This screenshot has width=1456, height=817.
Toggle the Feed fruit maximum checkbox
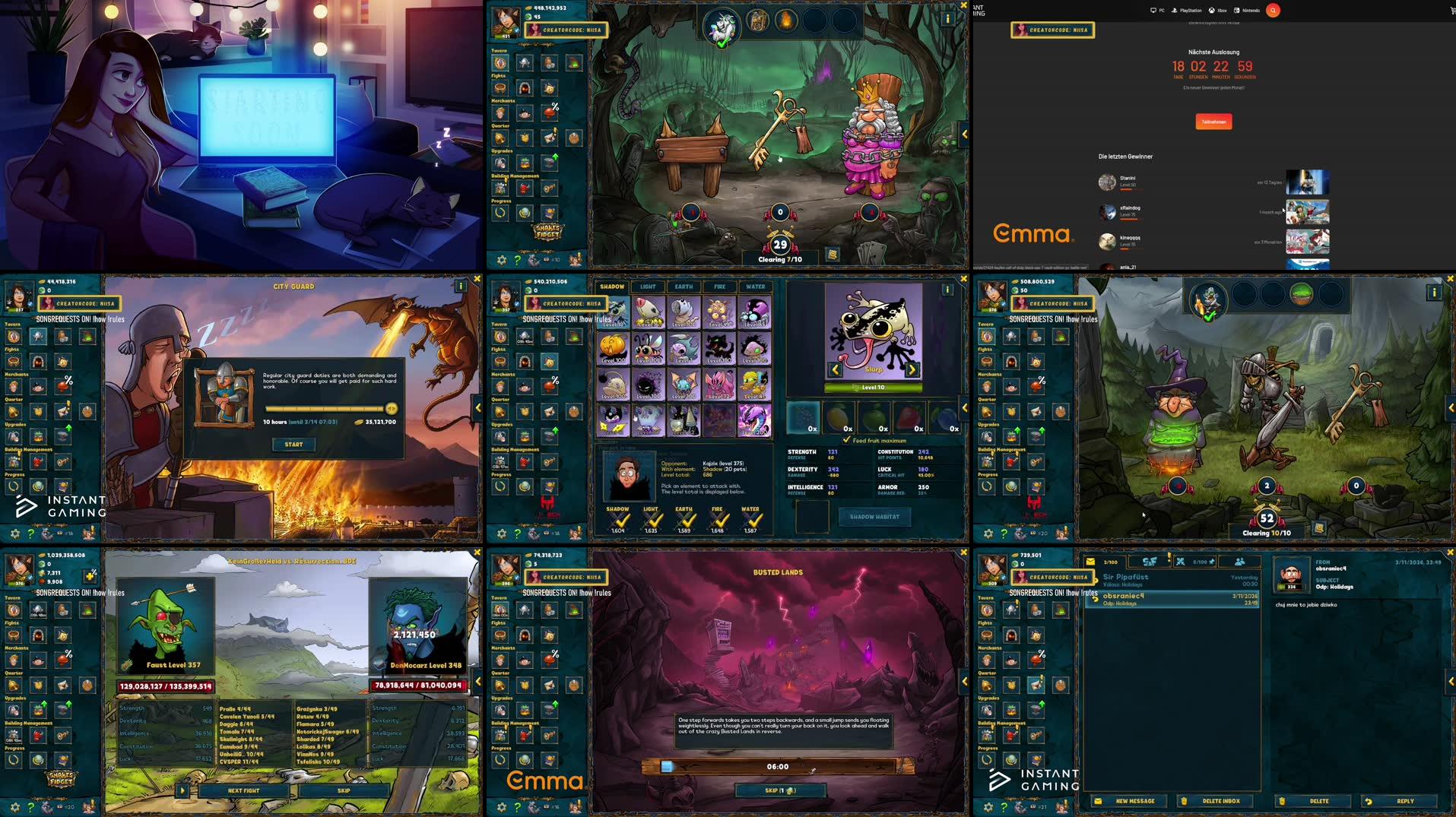pyautogui.click(x=847, y=440)
